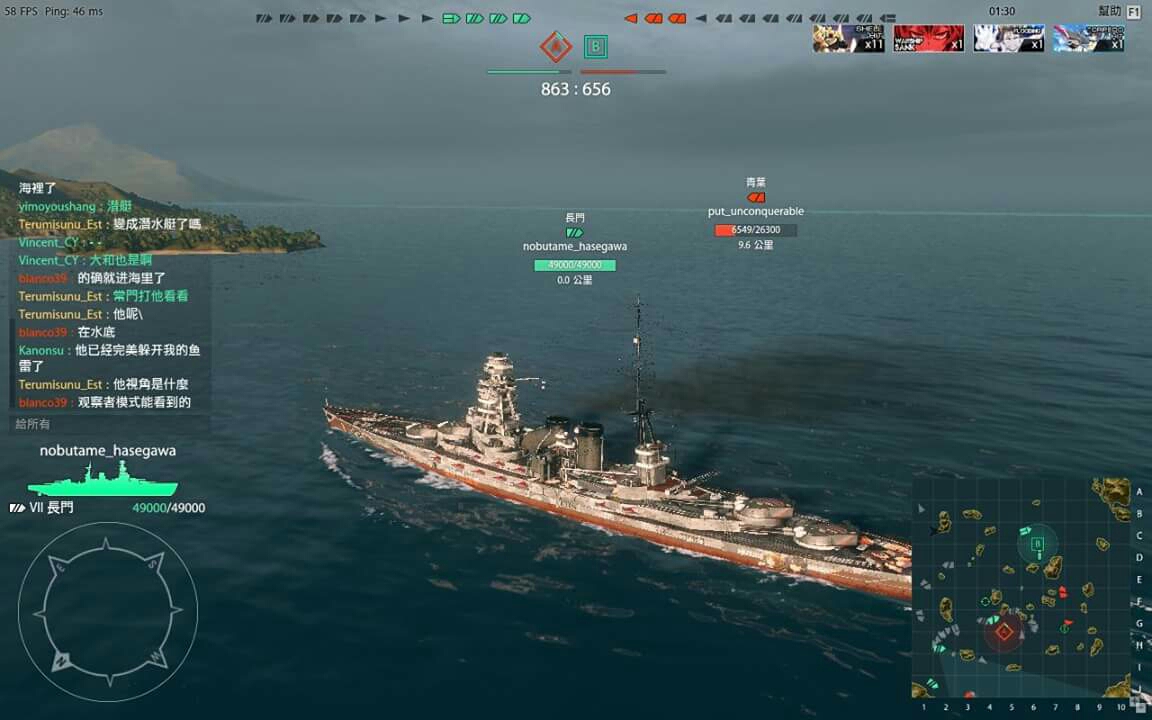Screen dimensions: 1152x720
Task: Click the red diamond capture point indicator
Action: (555, 46)
